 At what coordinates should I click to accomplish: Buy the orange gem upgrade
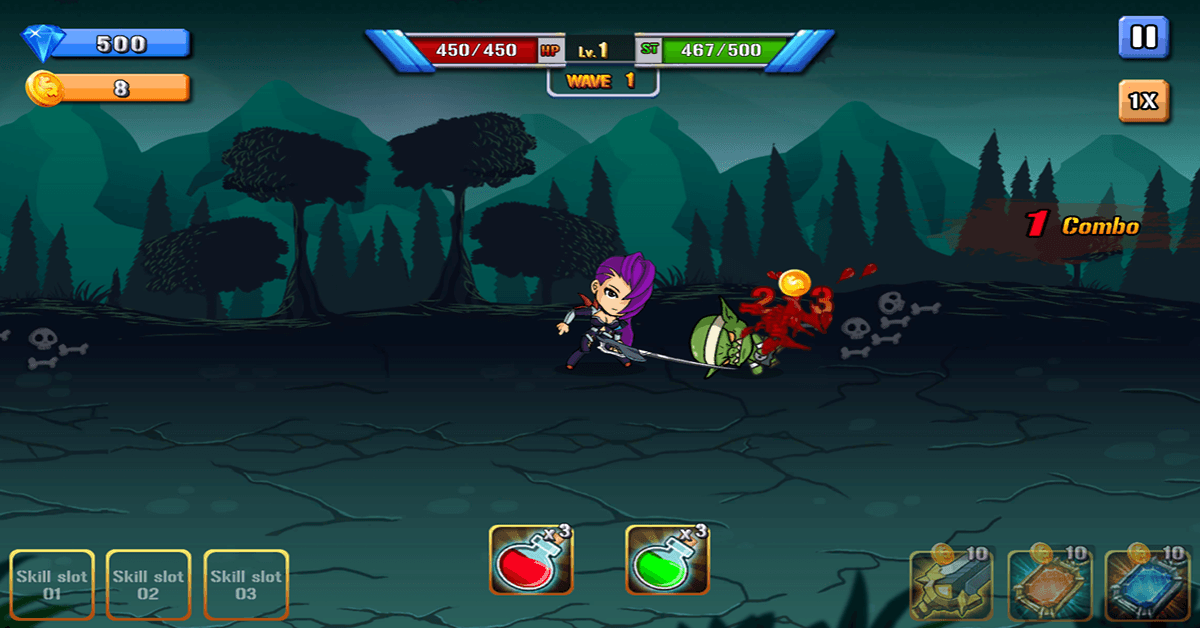(x=1047, y=586)
